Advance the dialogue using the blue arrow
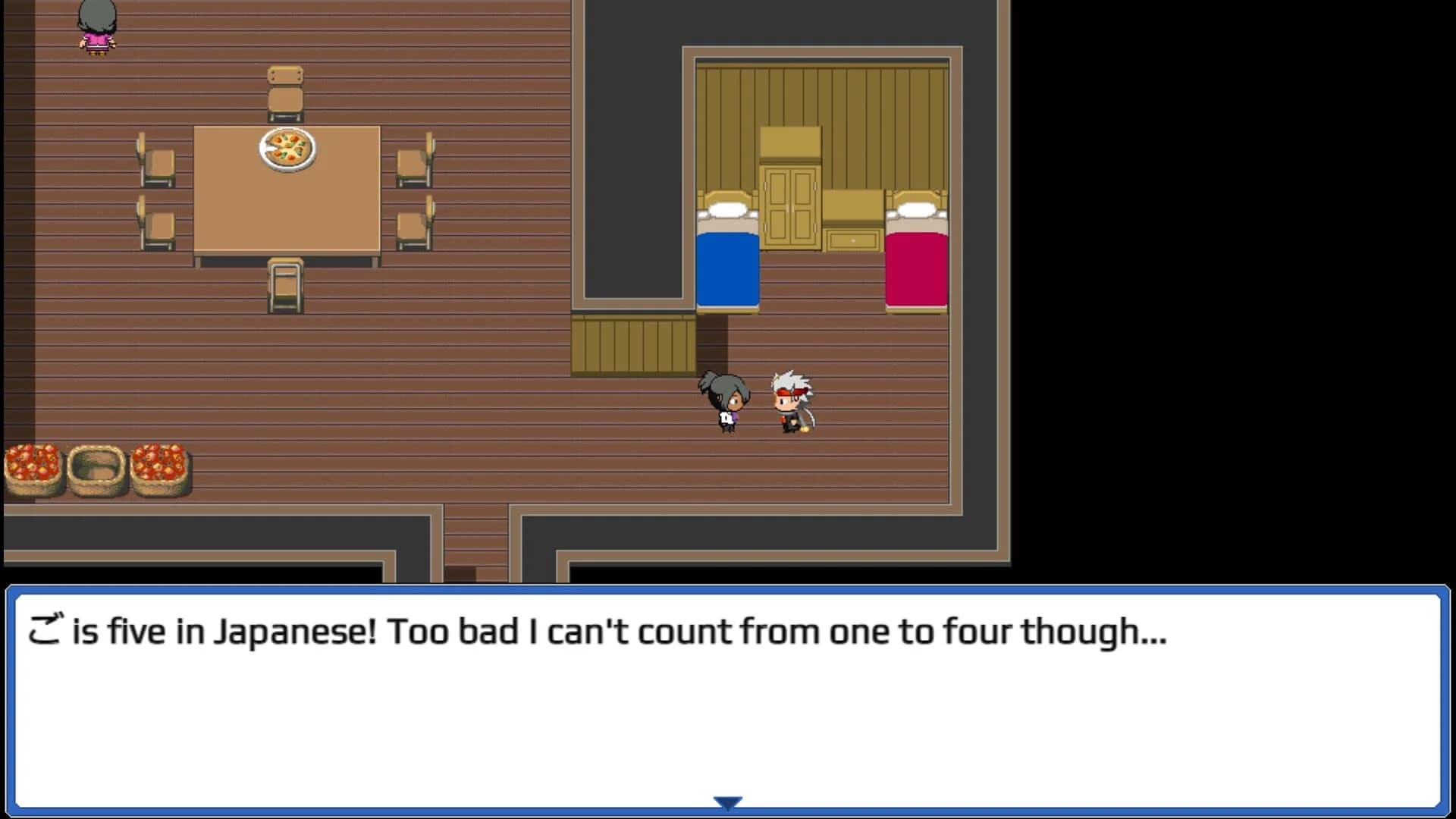1456x819 pixels. click(x=727, y=800)
